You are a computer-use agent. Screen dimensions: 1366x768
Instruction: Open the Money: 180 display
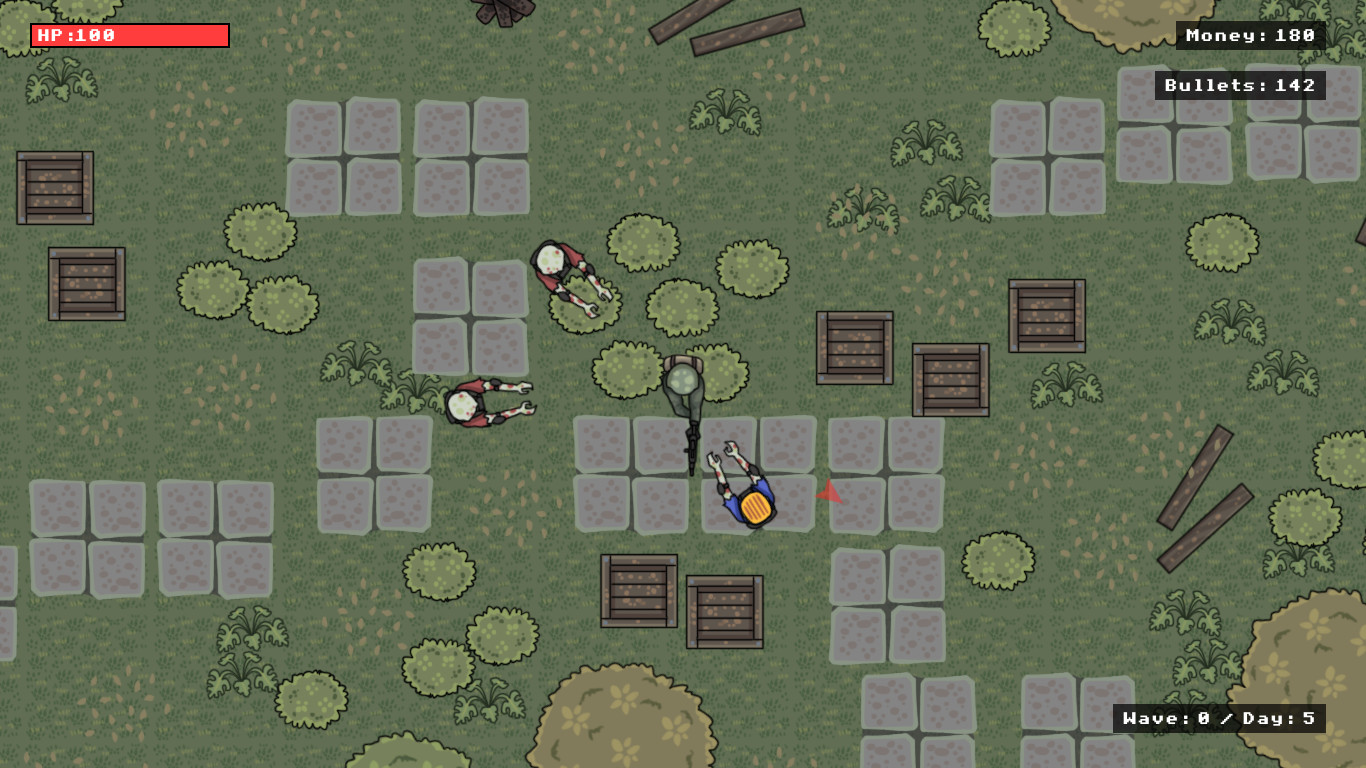(x=1249, y=36)
